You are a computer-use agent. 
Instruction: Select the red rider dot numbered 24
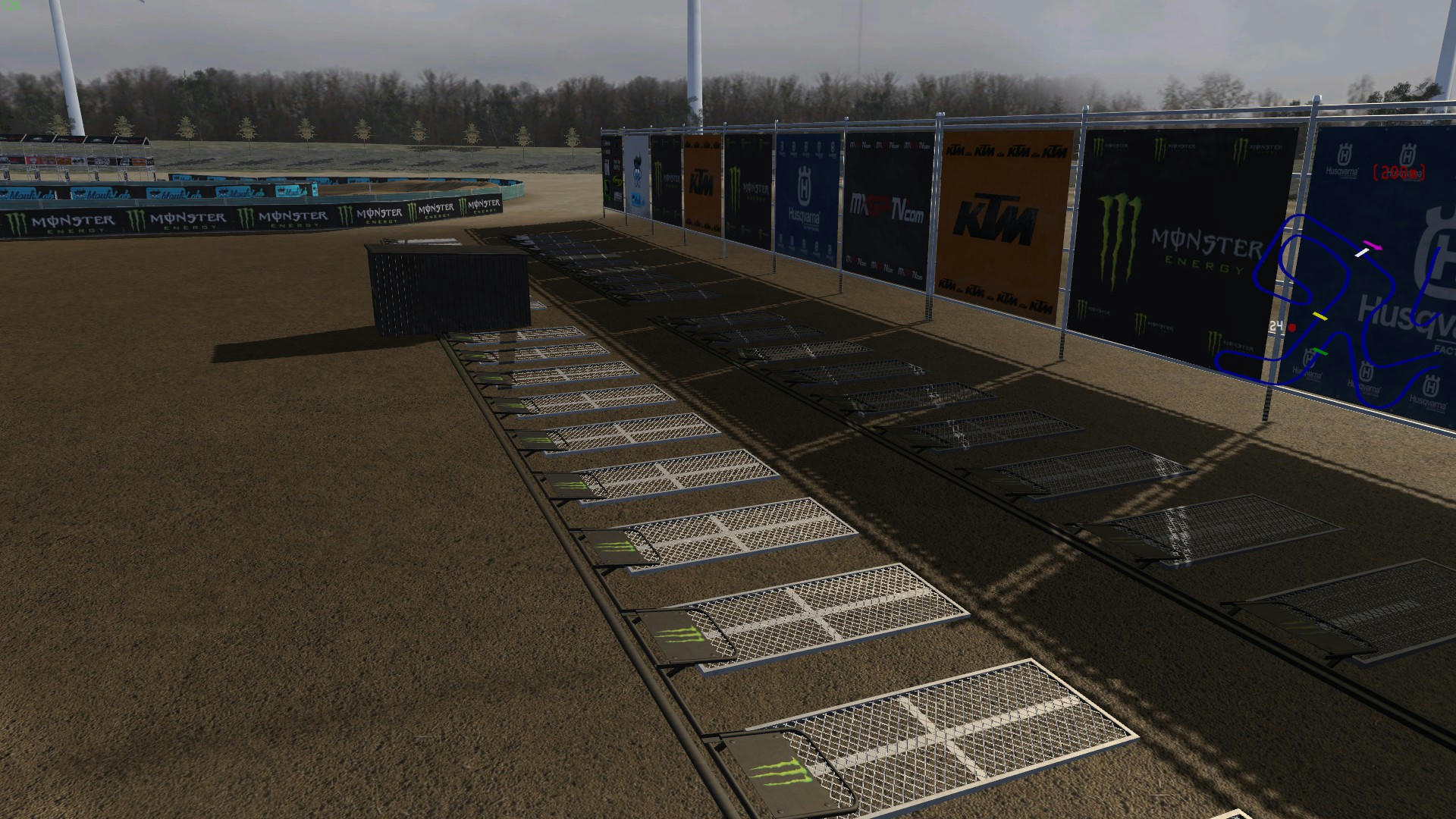1292,328
